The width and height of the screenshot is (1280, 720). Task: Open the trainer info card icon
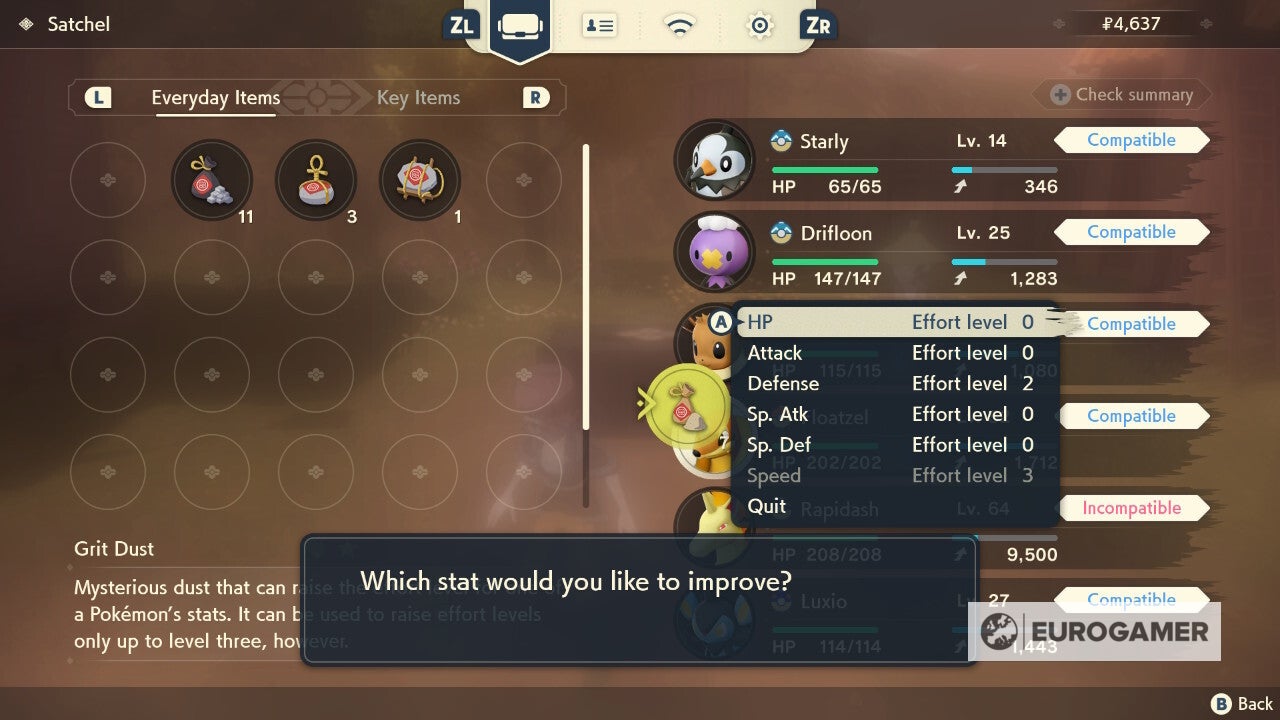coord(600,26)
